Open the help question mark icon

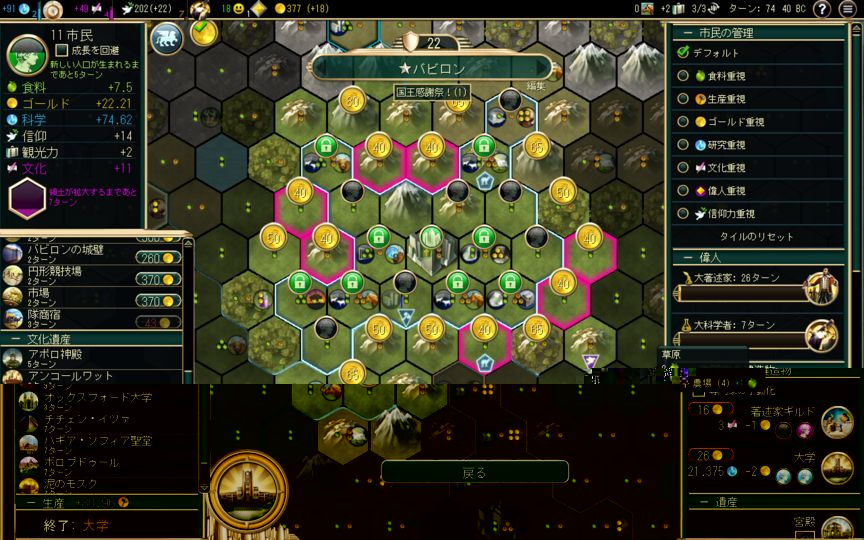822,9
